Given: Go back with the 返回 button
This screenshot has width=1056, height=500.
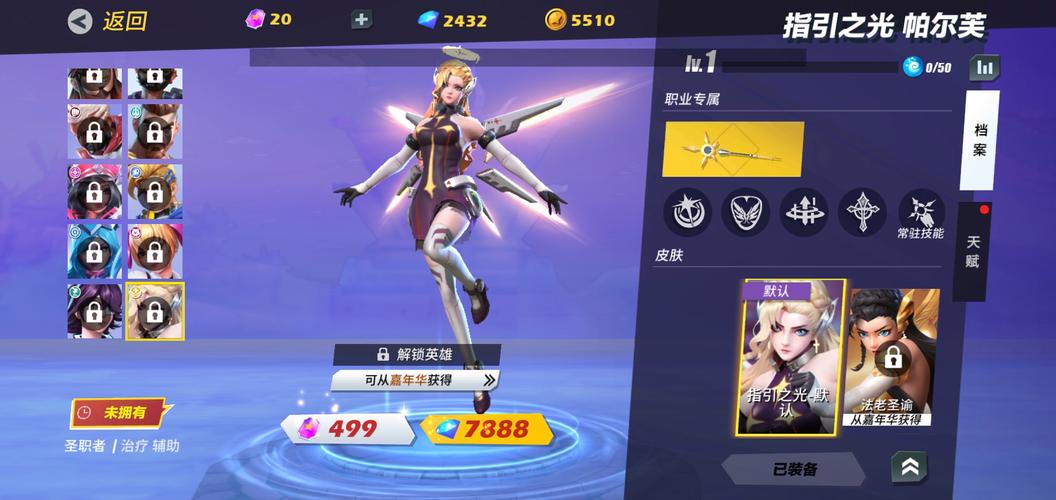Looking at the screenshot, I should pyautogui.click(x=108, y=20).
